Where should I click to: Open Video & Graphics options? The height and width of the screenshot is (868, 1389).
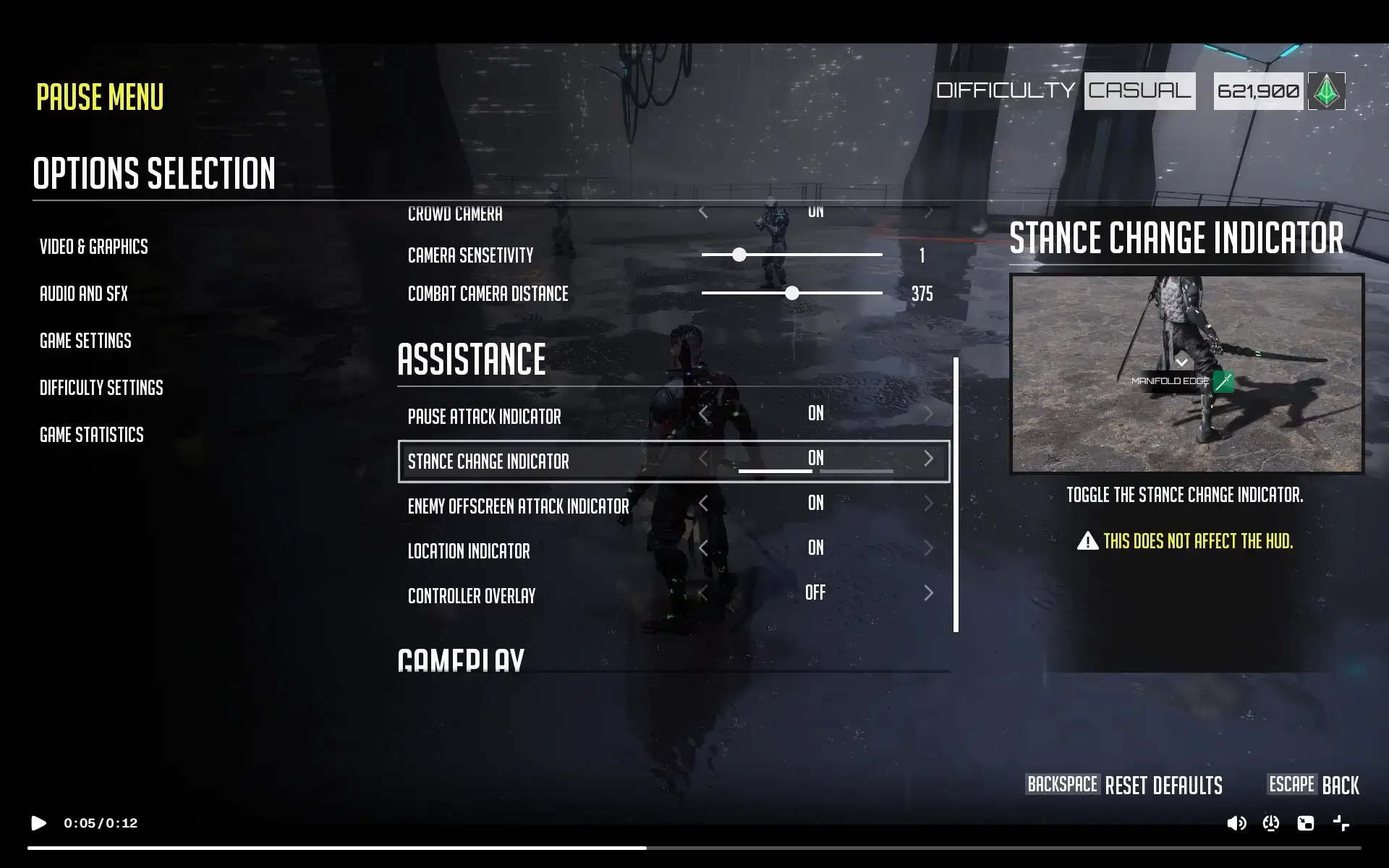click(x=93, y=247)
